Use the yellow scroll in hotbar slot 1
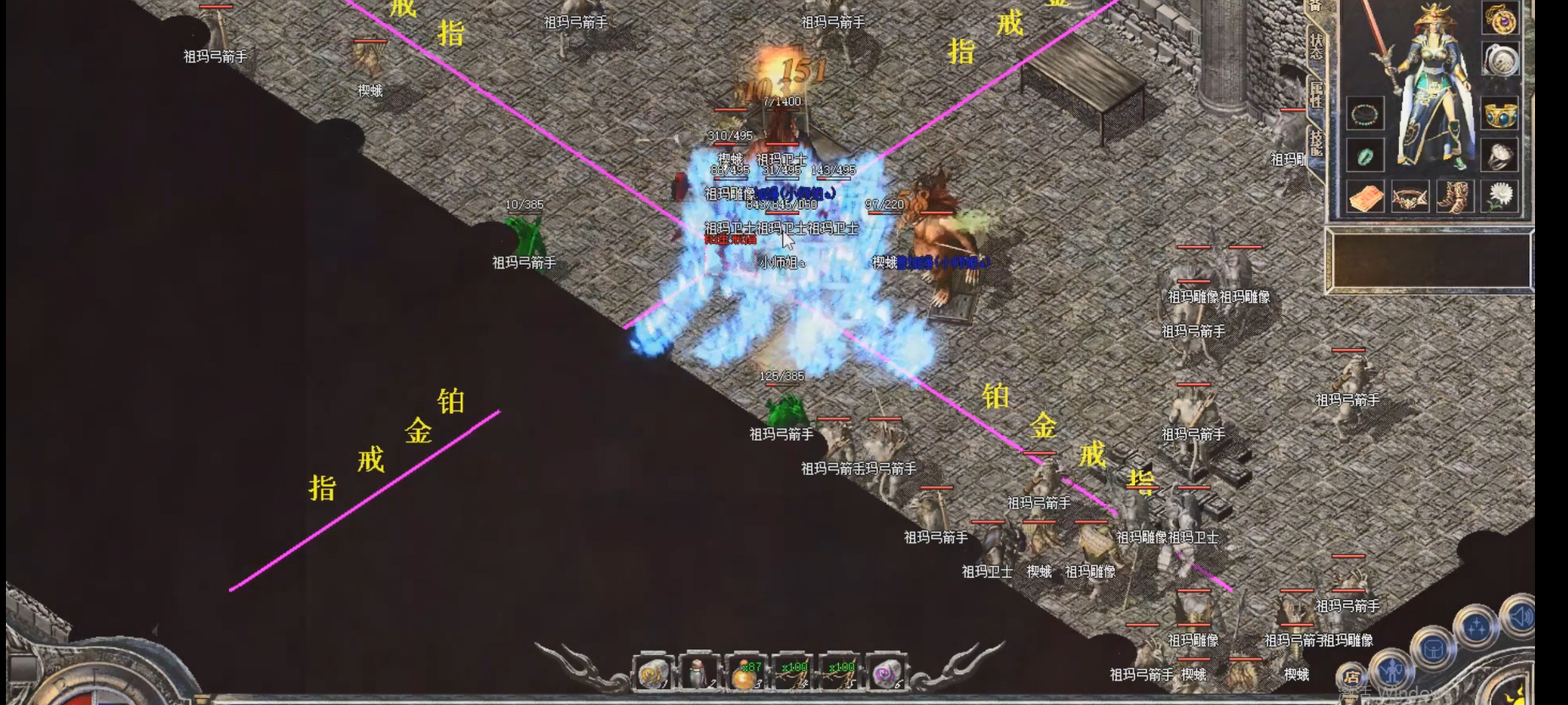Screen dimensions: 1568x705 click(652, 673)
